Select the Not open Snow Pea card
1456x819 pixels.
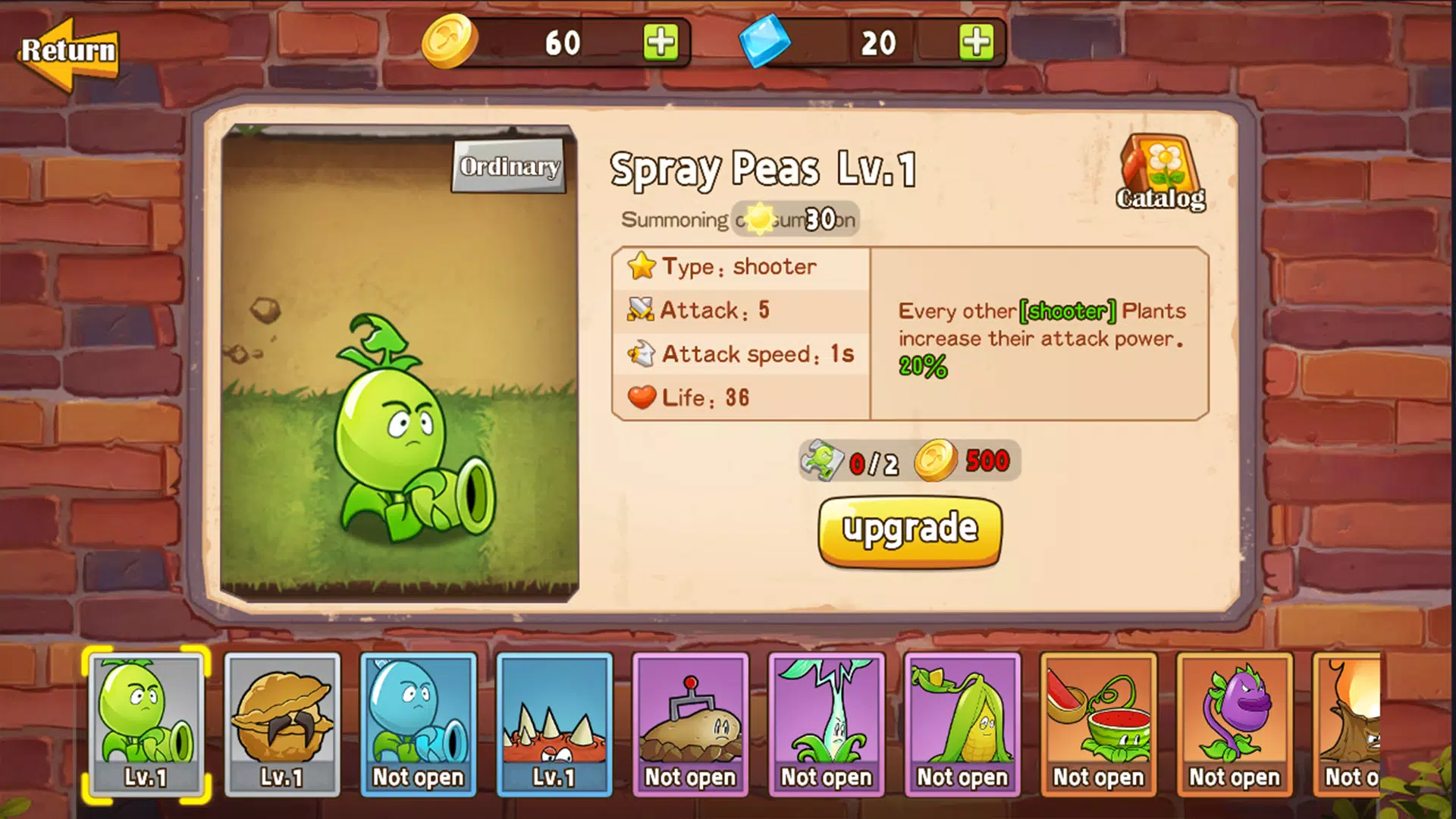click(419, 724)
